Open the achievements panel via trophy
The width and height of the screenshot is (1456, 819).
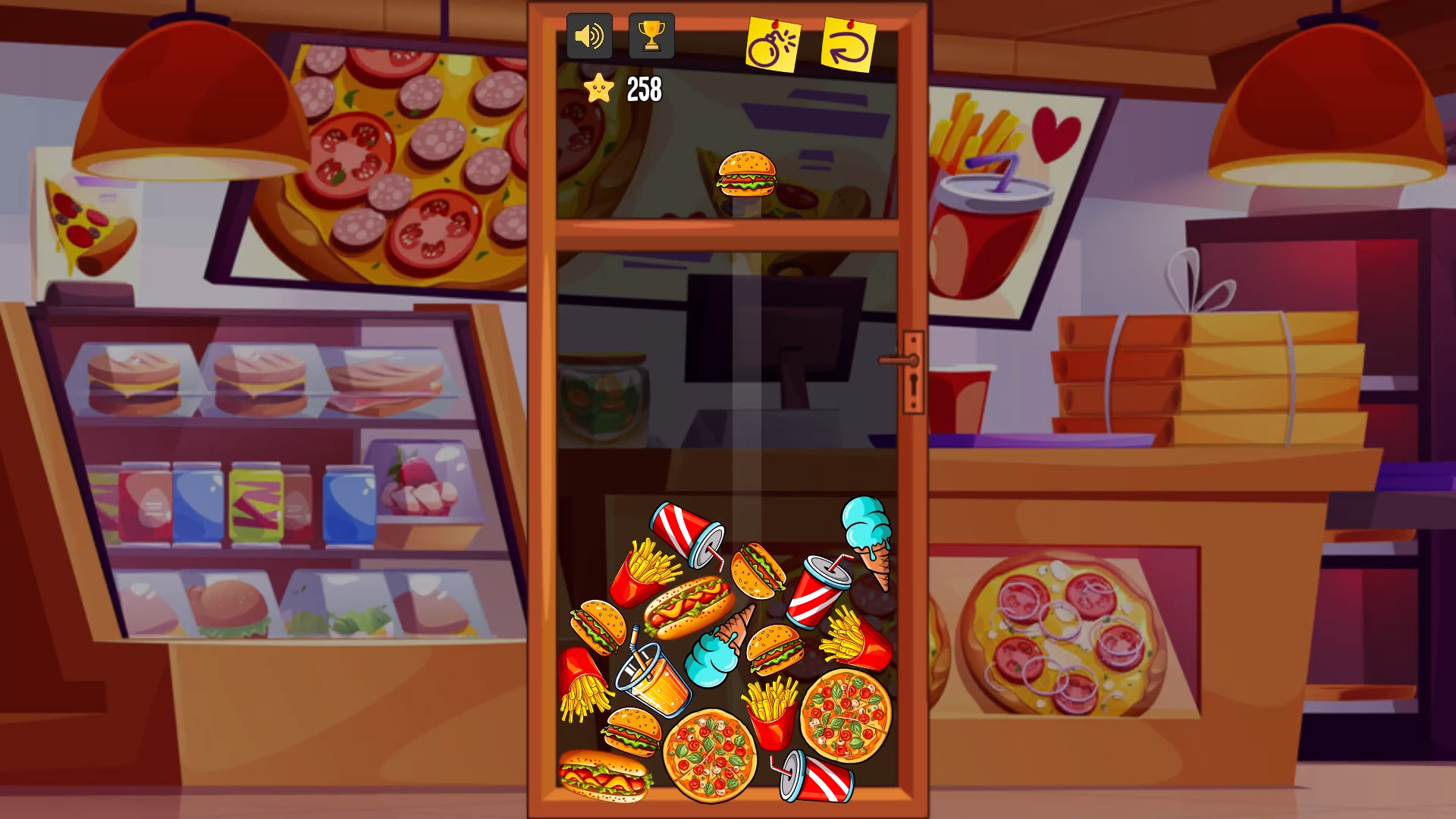(651, 35)
